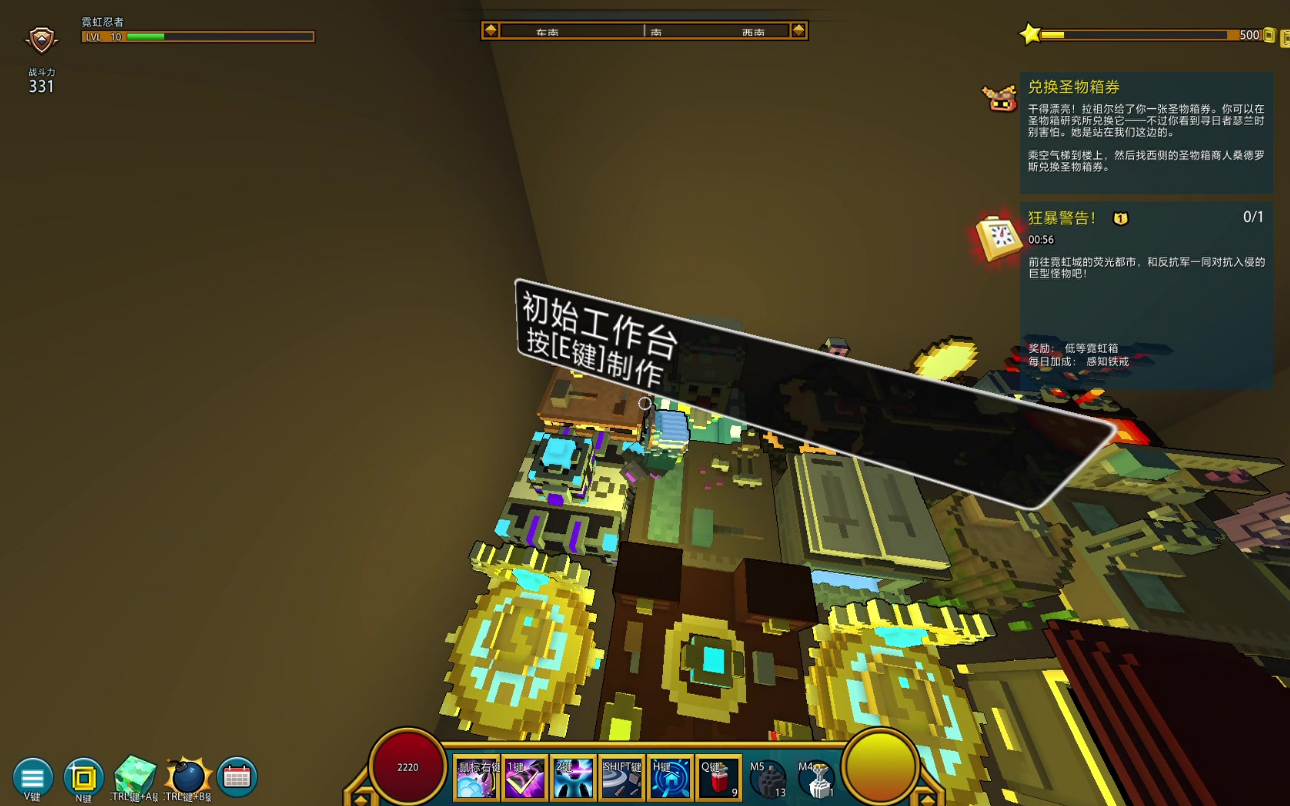Open the relic box voucher quest panel

click(1146, 131)
